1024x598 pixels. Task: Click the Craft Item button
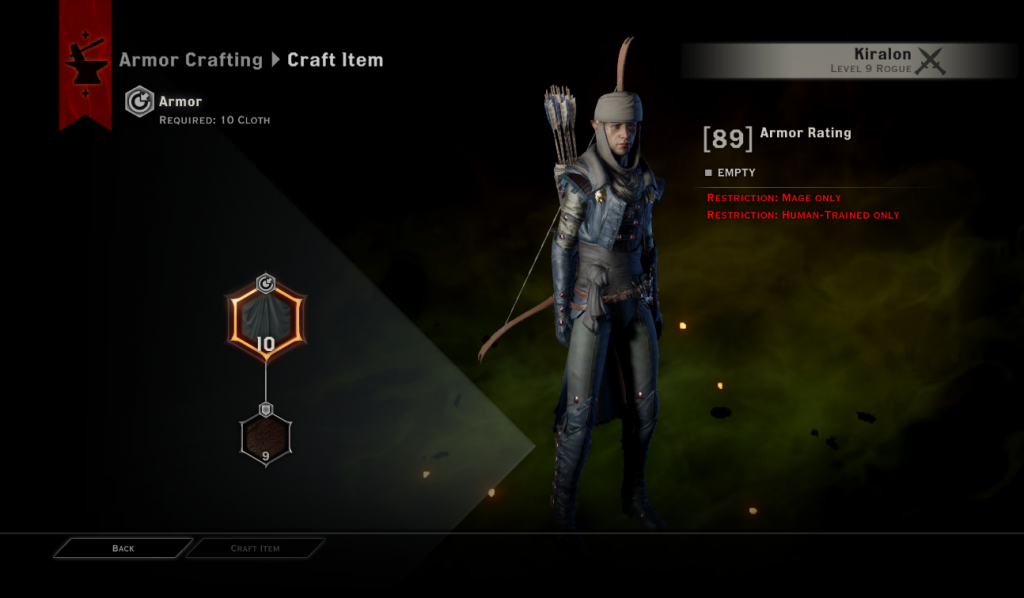point(256,548)
